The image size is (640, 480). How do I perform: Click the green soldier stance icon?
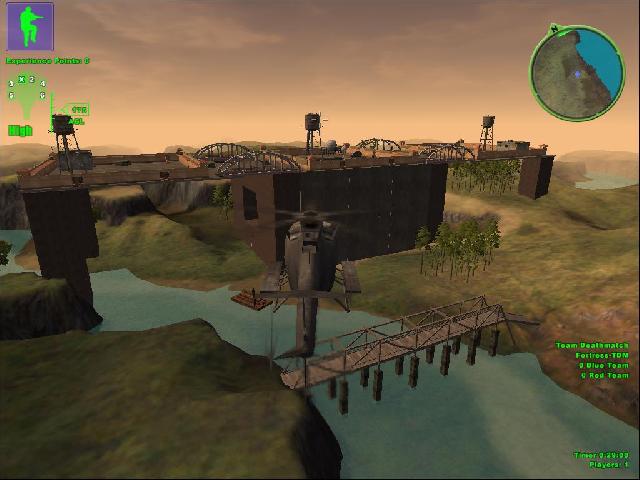(31, 27)
